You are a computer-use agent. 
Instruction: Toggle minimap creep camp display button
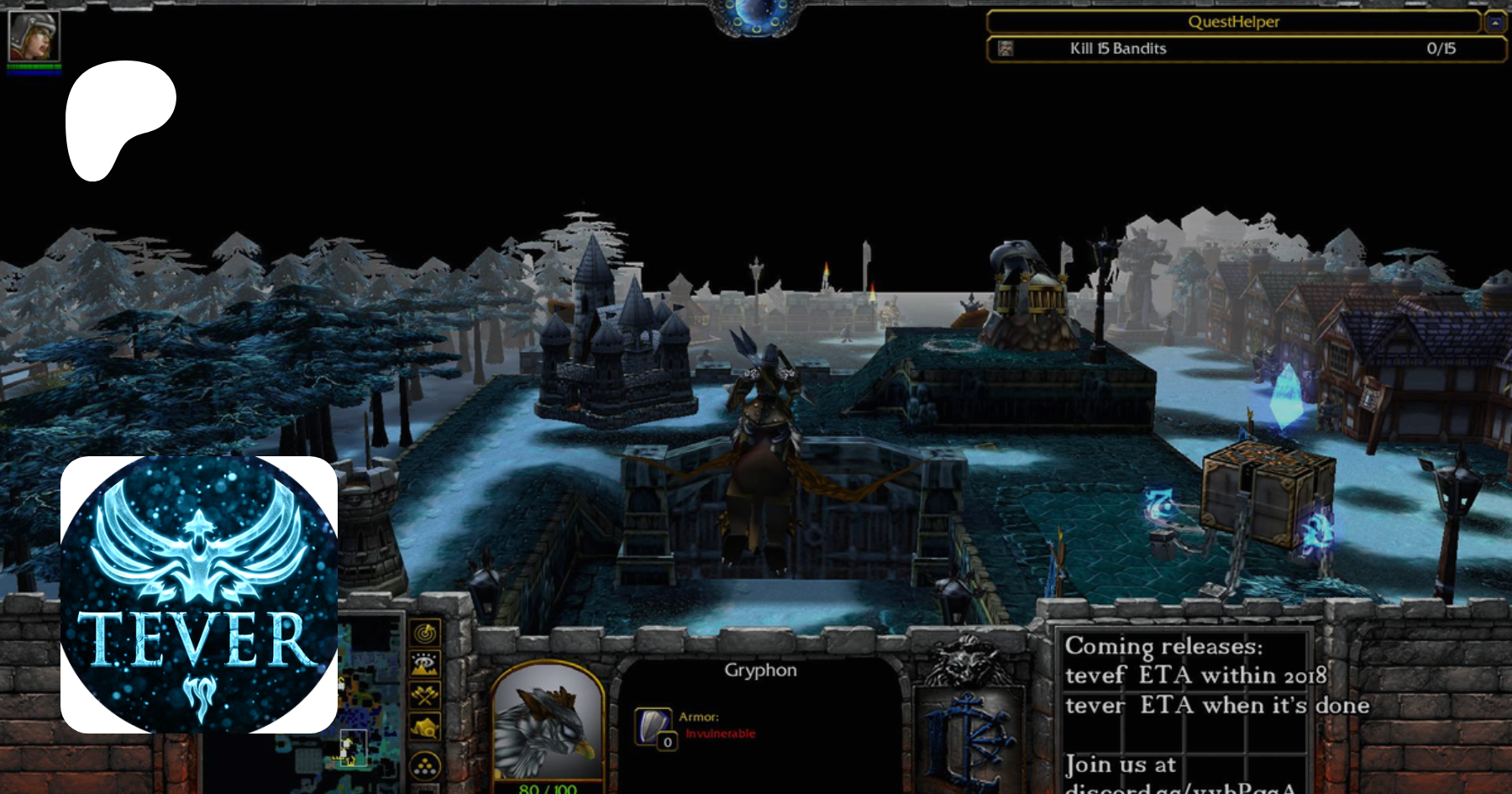click(425, 727)
